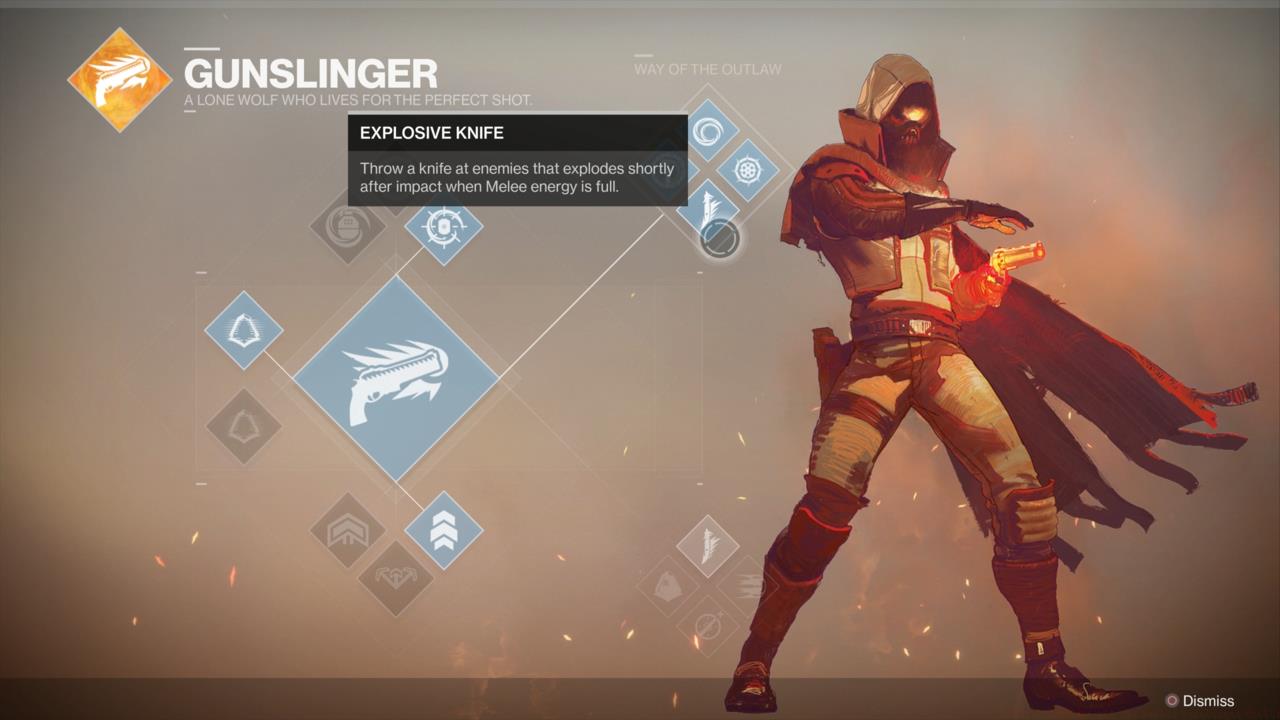Pick the dimmed winged jump node

click(395, 578)
